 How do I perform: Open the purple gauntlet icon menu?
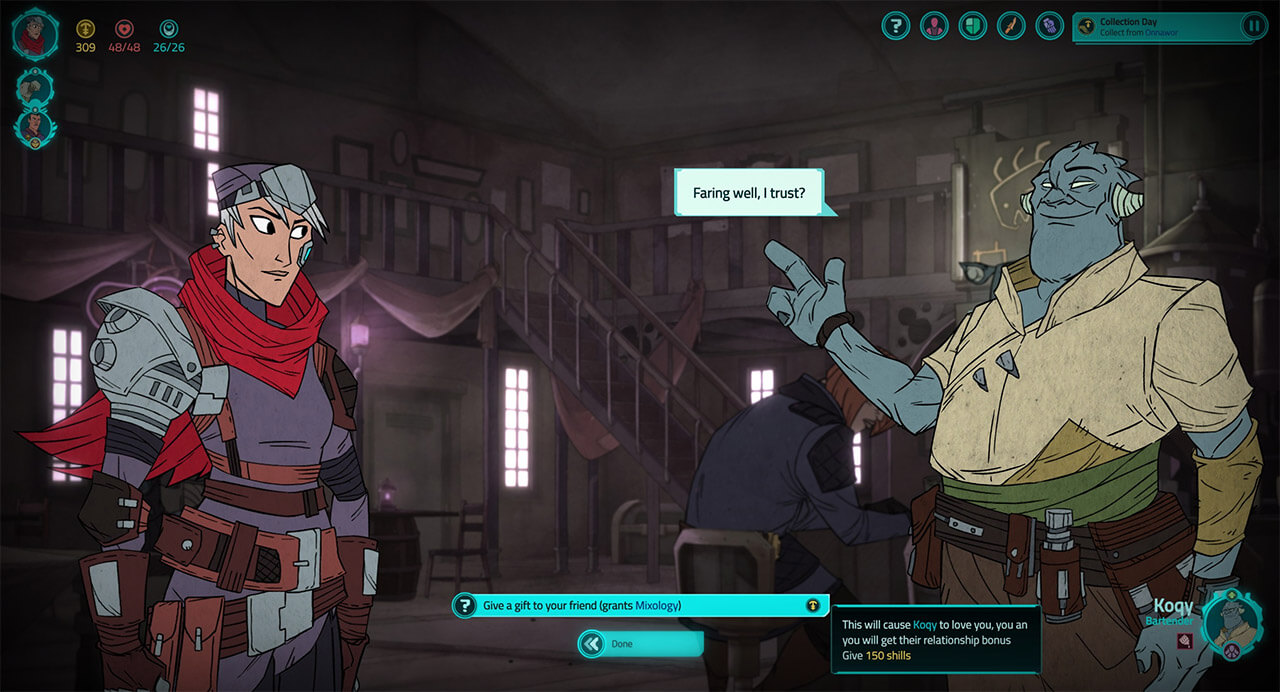pyautogui.click(x=1049, y=26)
